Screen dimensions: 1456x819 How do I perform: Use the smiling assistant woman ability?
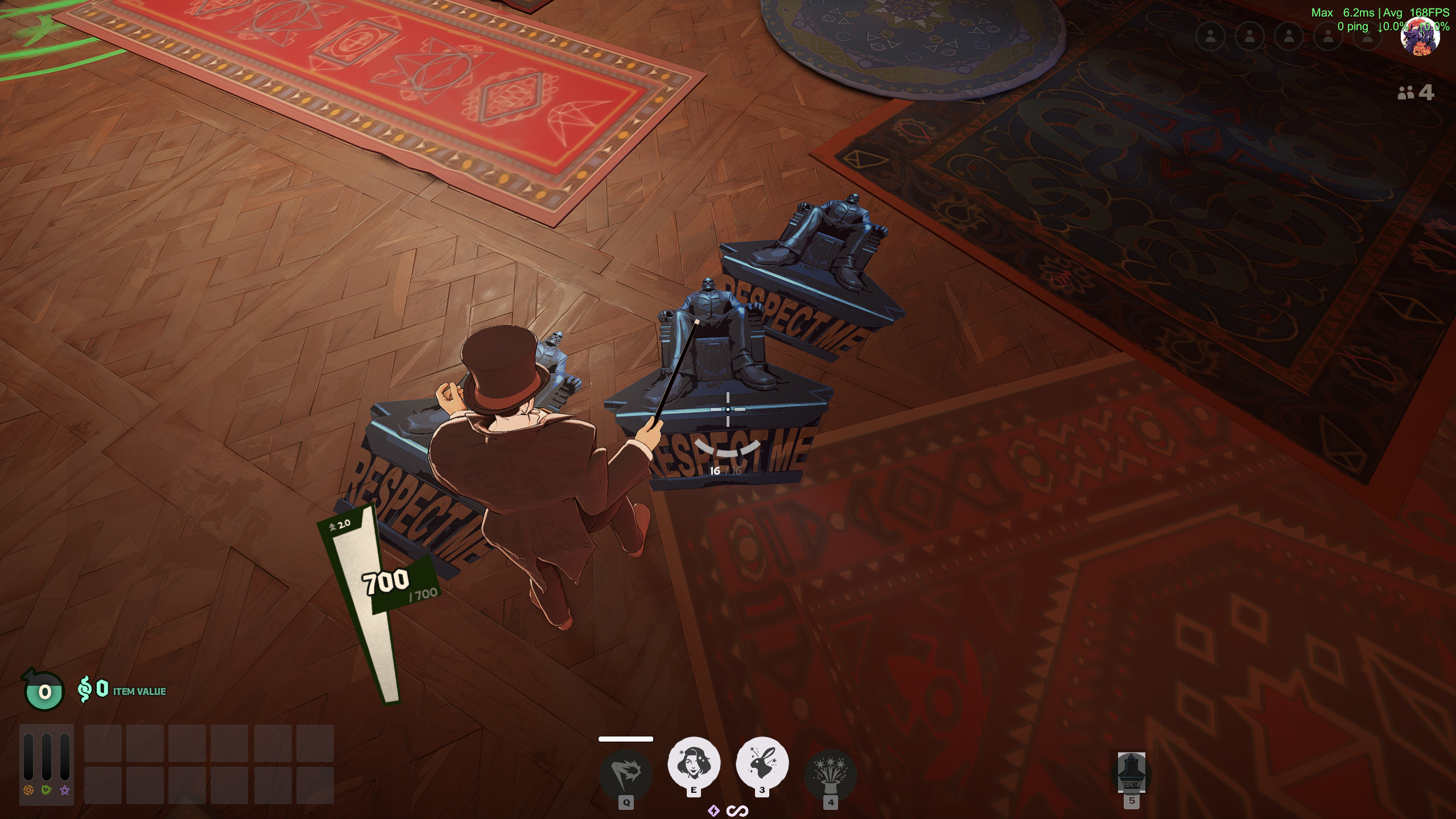click(694, 763)
